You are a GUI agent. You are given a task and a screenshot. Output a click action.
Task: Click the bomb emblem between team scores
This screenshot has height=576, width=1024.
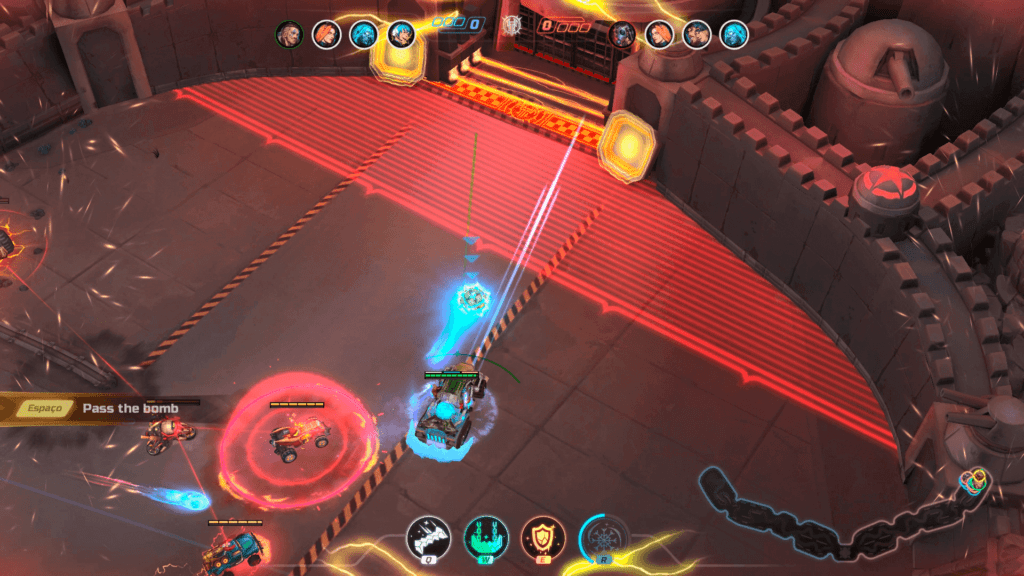pyautogui.click(x=512, y=25)
